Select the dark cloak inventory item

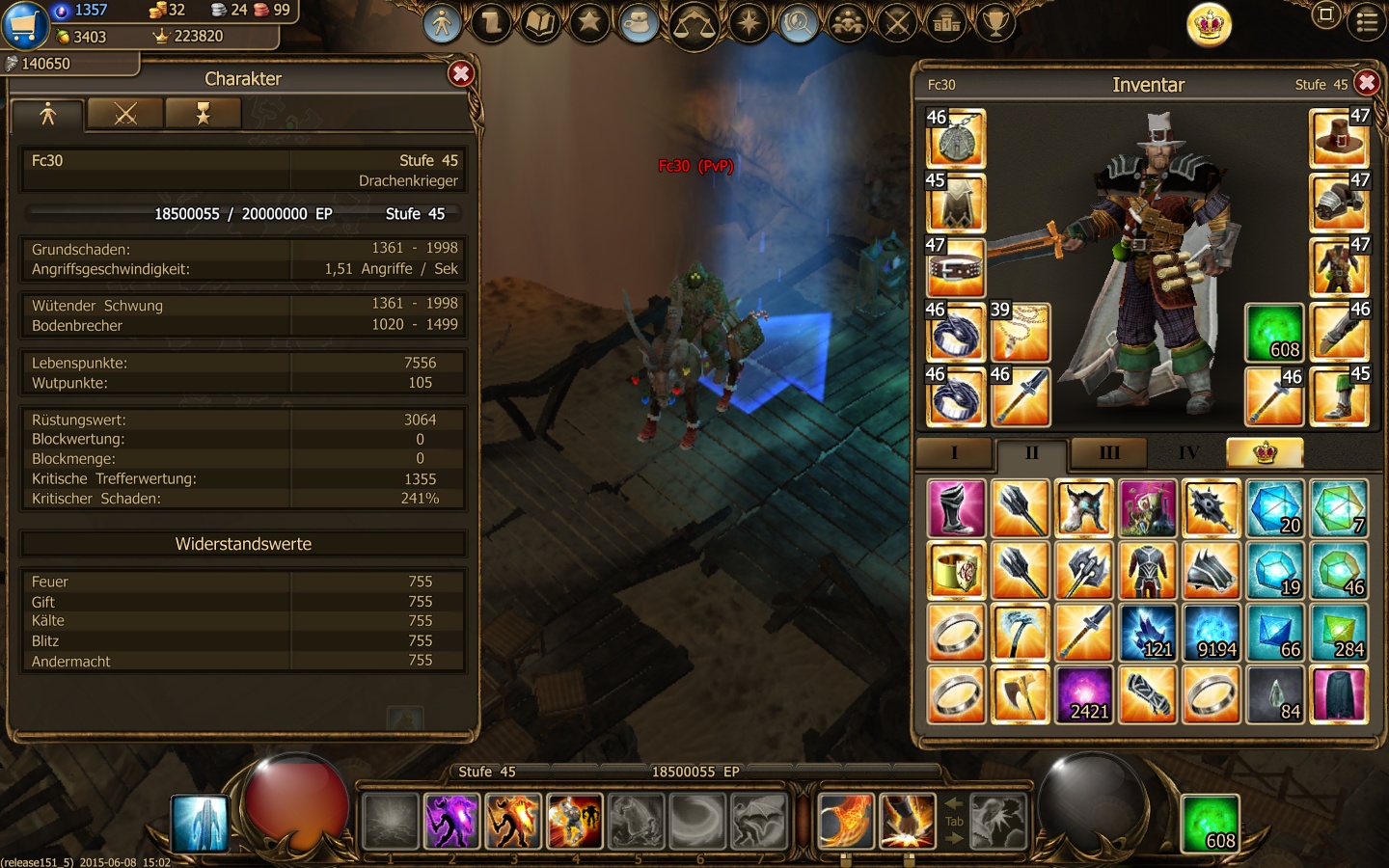1339,694
